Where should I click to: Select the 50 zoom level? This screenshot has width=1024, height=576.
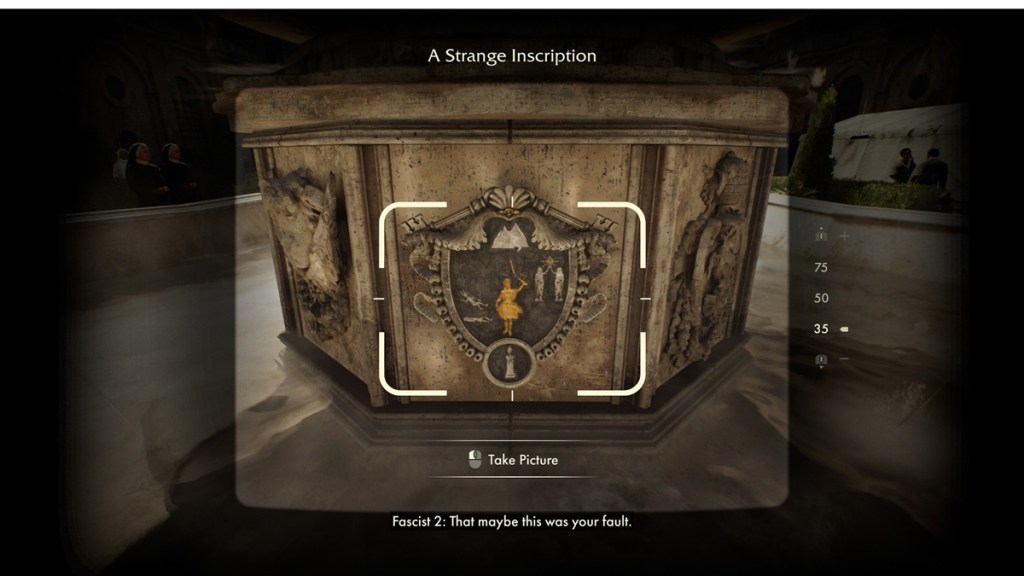pos(821,298)
